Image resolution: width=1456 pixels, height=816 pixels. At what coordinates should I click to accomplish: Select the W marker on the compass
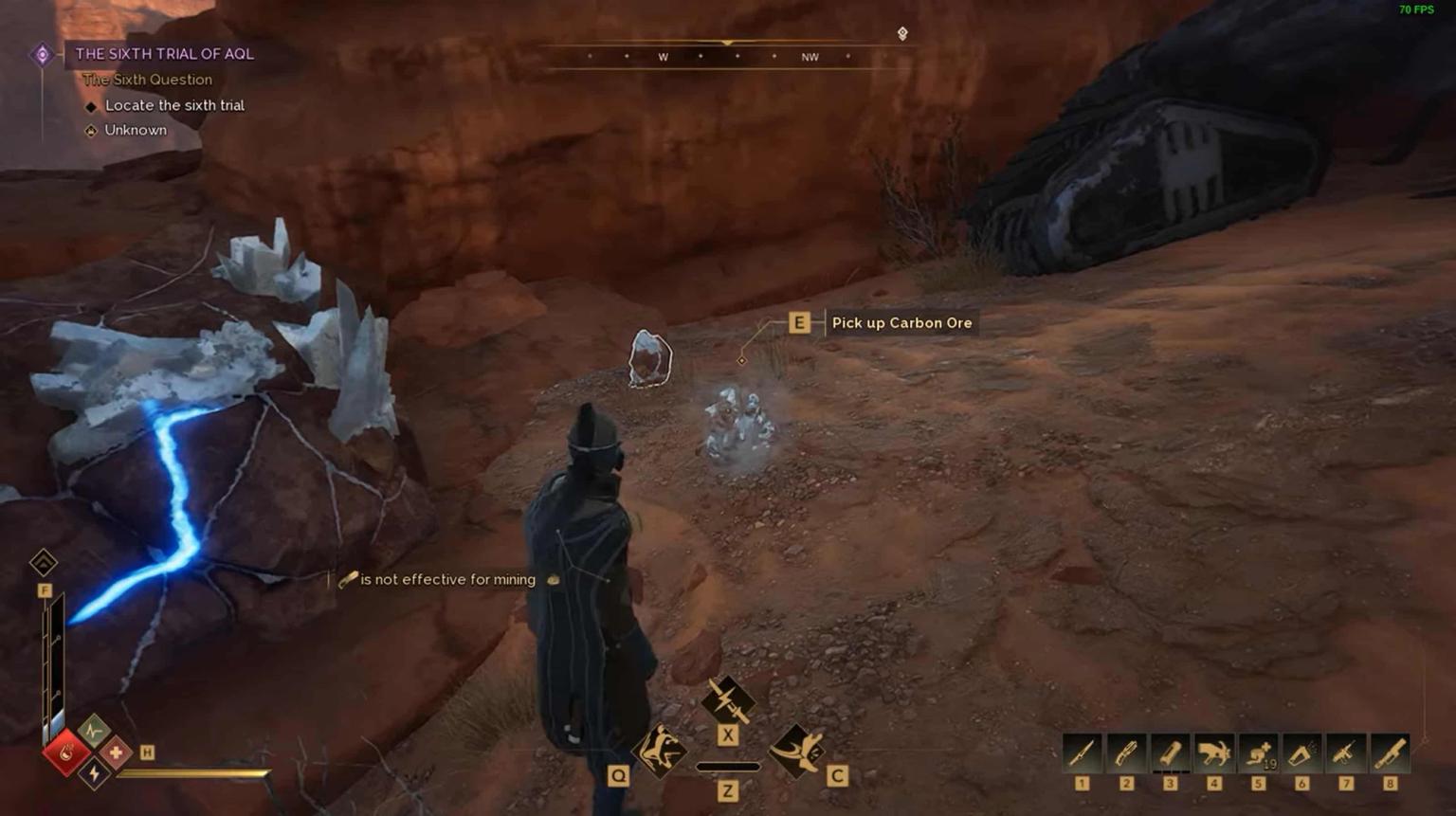pos(664,57)
